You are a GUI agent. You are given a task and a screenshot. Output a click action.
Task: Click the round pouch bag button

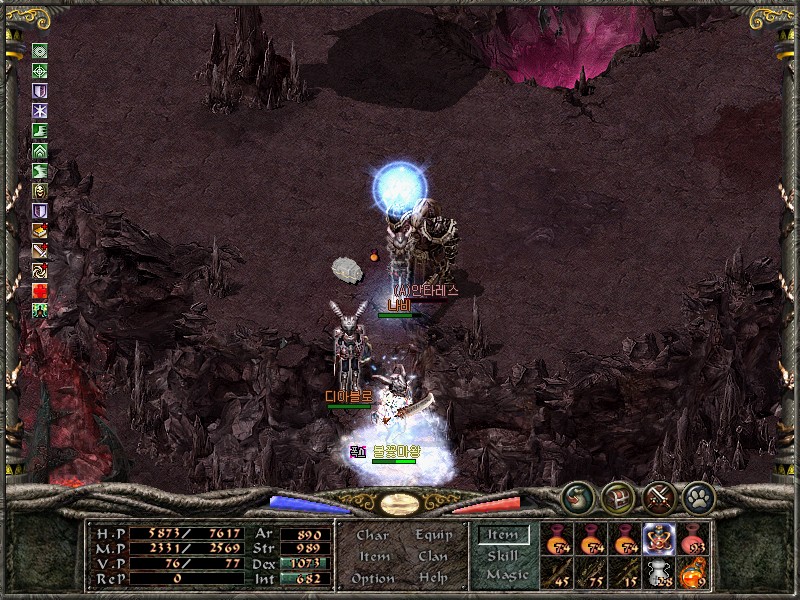578,494
